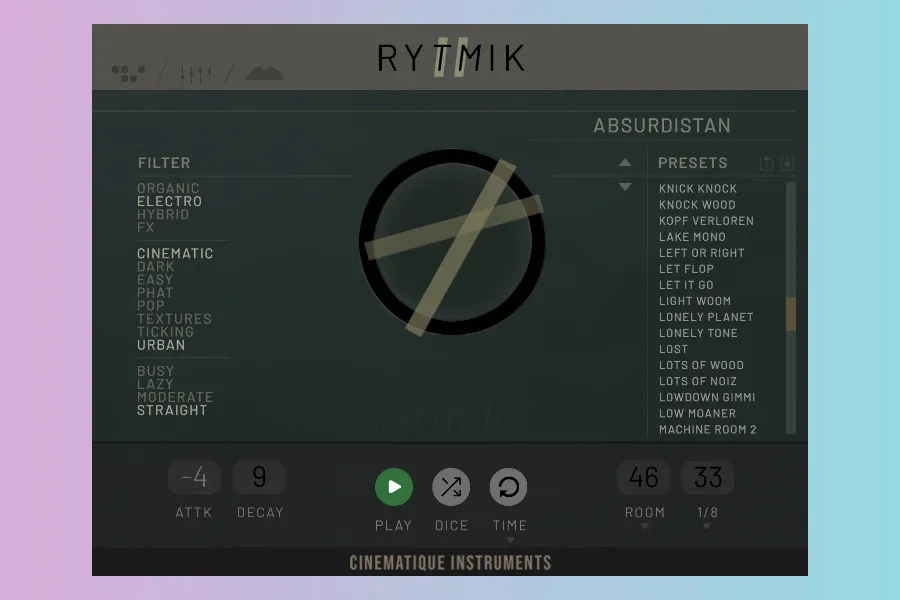Click the Time sync button

(x=508, y=487)
